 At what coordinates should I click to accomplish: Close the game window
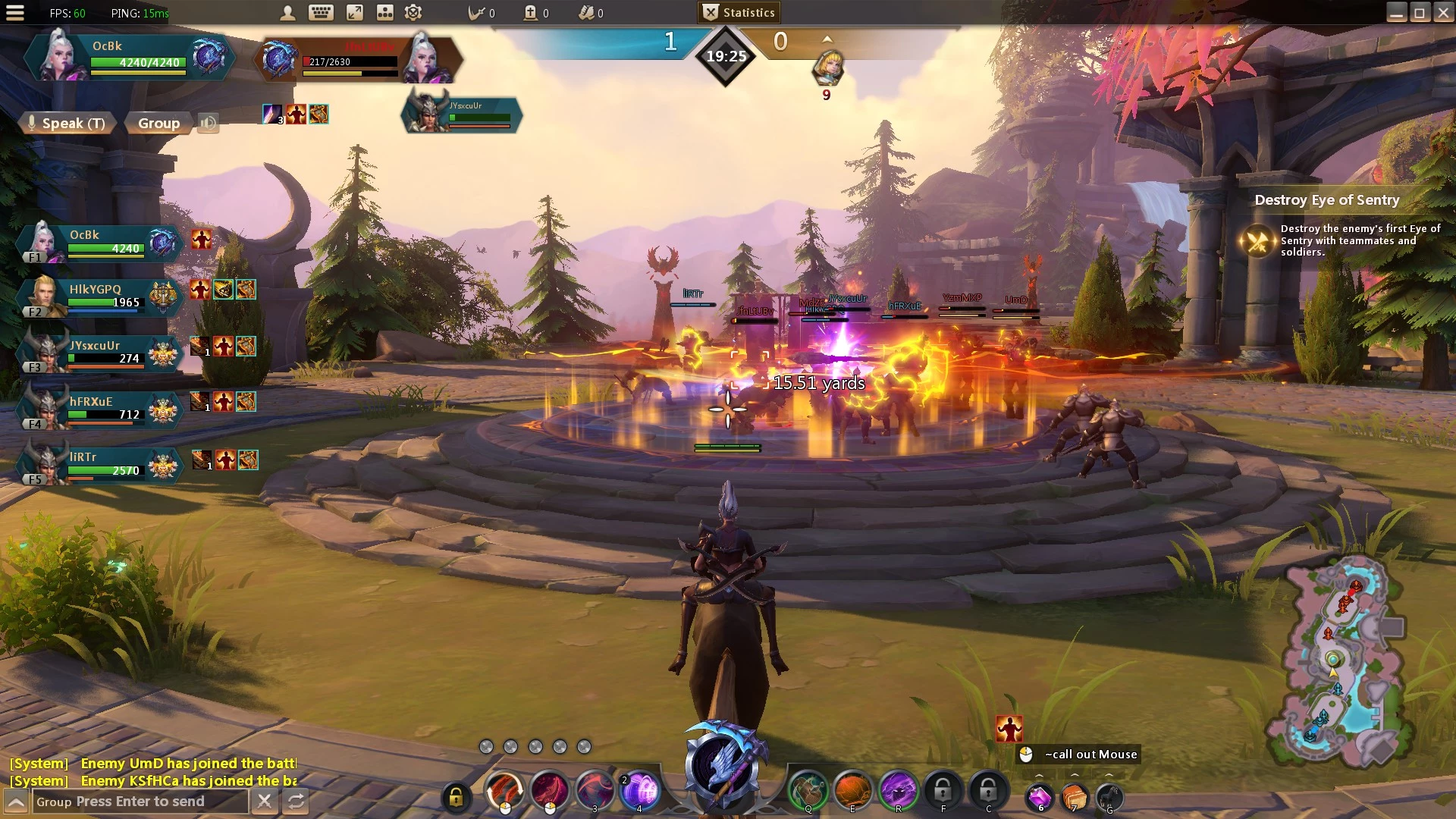tap(1443, 13)
